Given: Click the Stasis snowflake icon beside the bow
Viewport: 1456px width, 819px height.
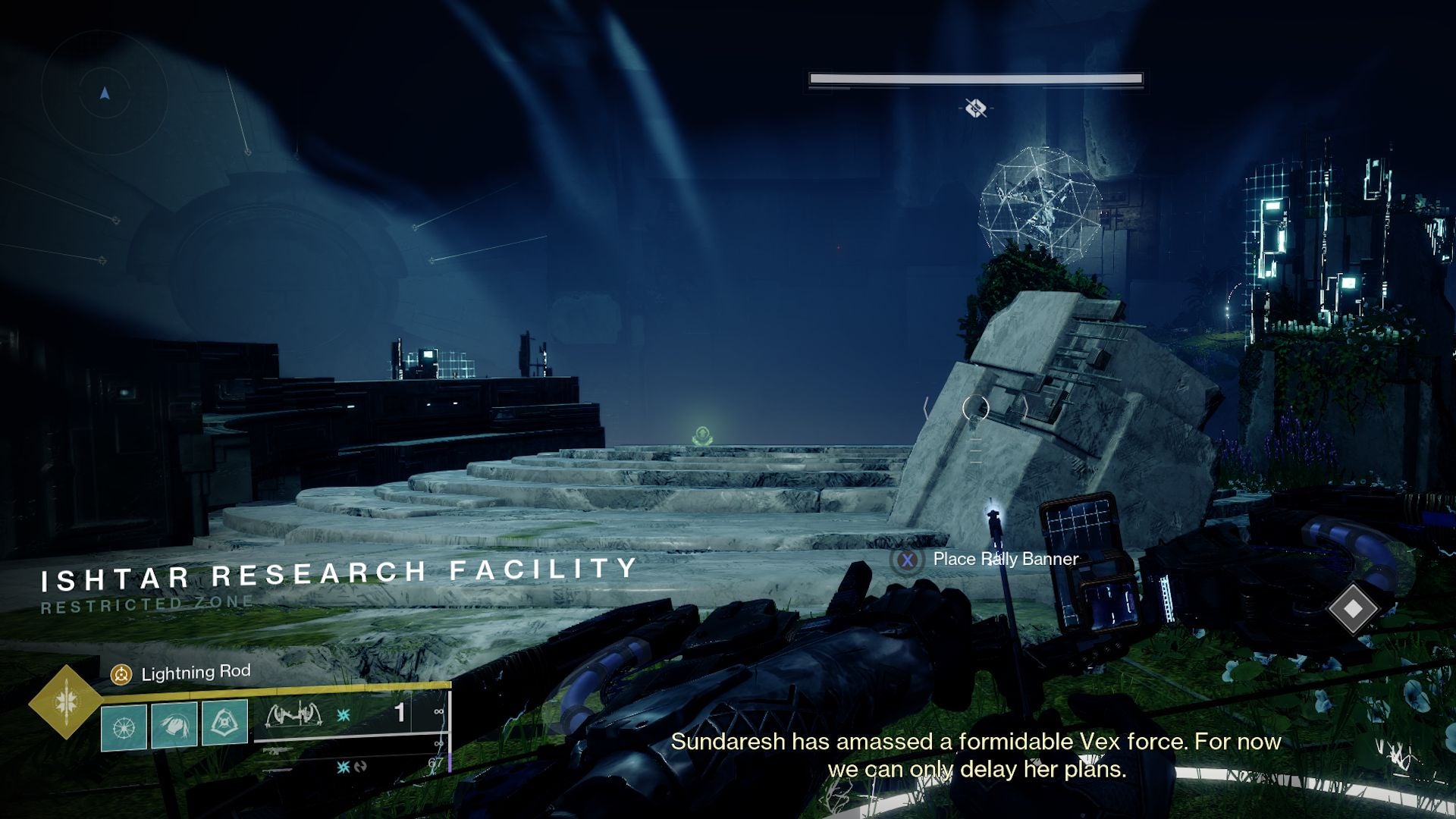Looking at the screenshot, I should tap(344, 714).
